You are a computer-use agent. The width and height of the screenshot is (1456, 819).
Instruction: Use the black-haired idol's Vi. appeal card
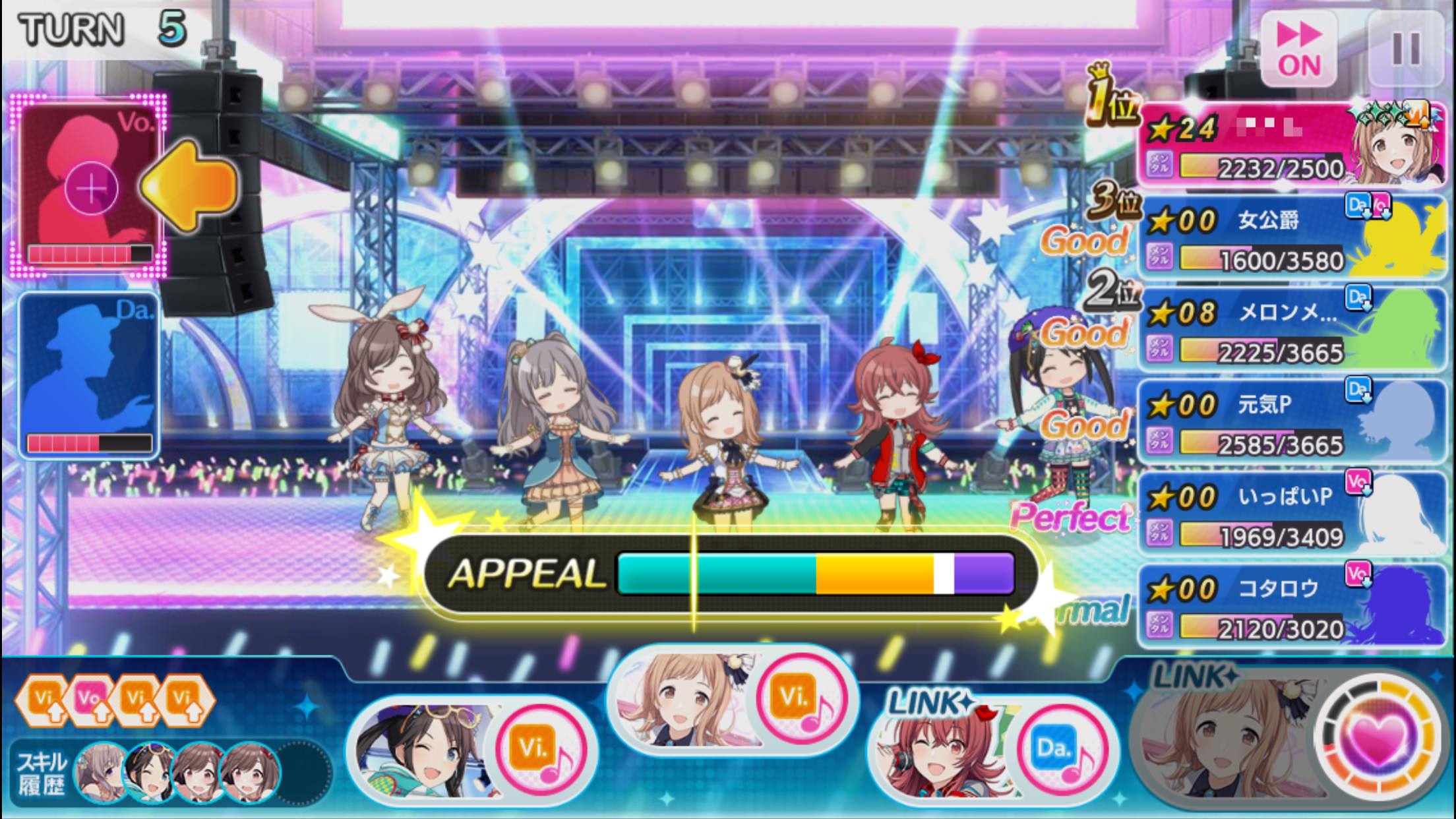pos(471,750)
